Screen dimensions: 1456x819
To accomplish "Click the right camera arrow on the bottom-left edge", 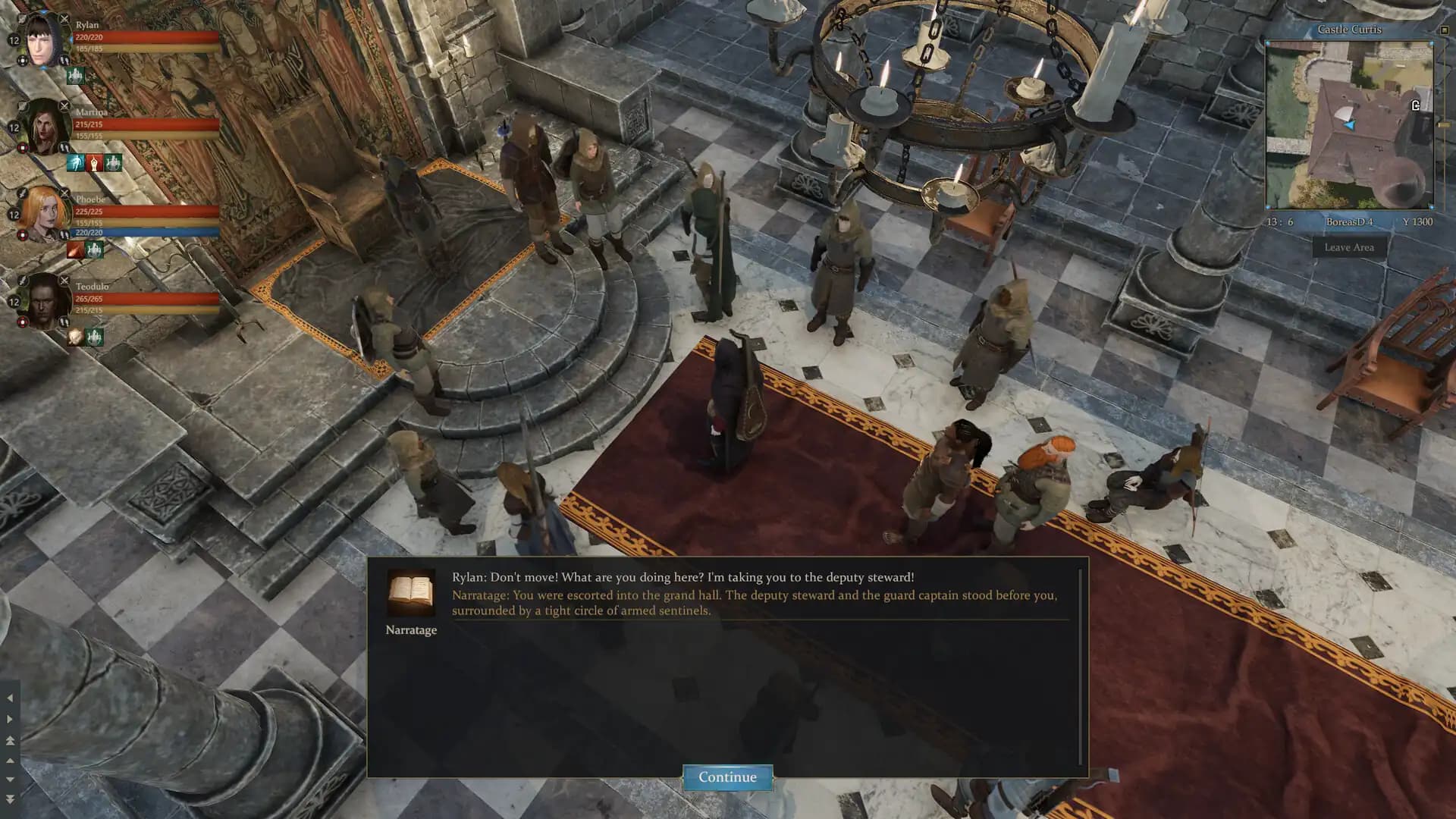I will [10, 719].
